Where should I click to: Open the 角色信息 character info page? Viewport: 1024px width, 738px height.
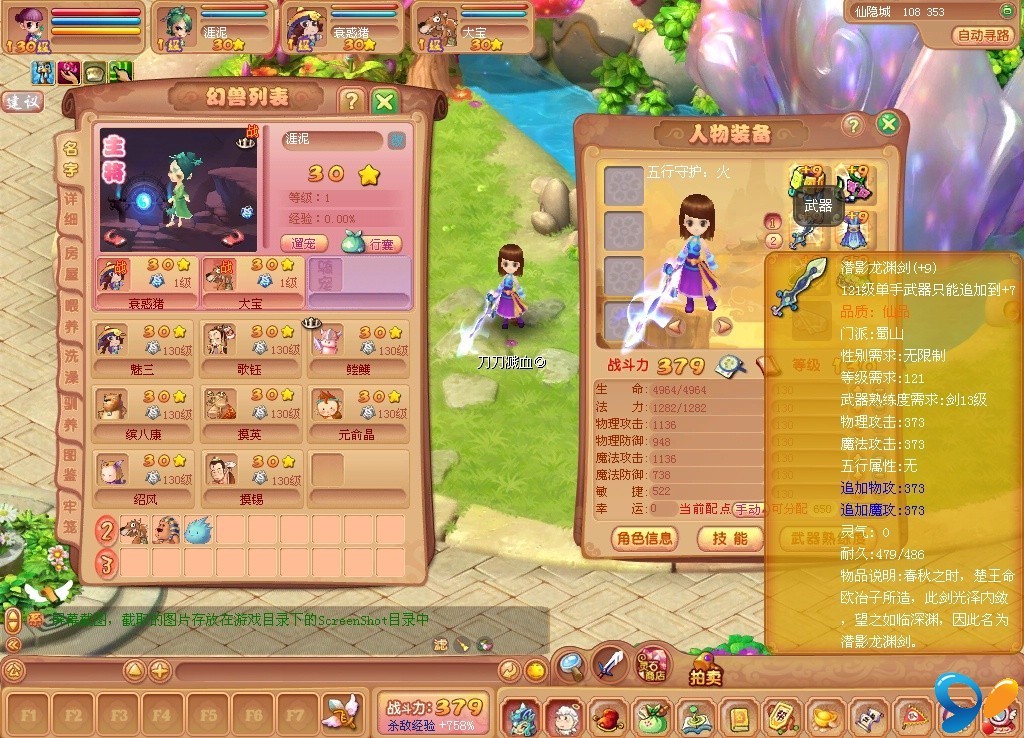(x=645, y=538)
